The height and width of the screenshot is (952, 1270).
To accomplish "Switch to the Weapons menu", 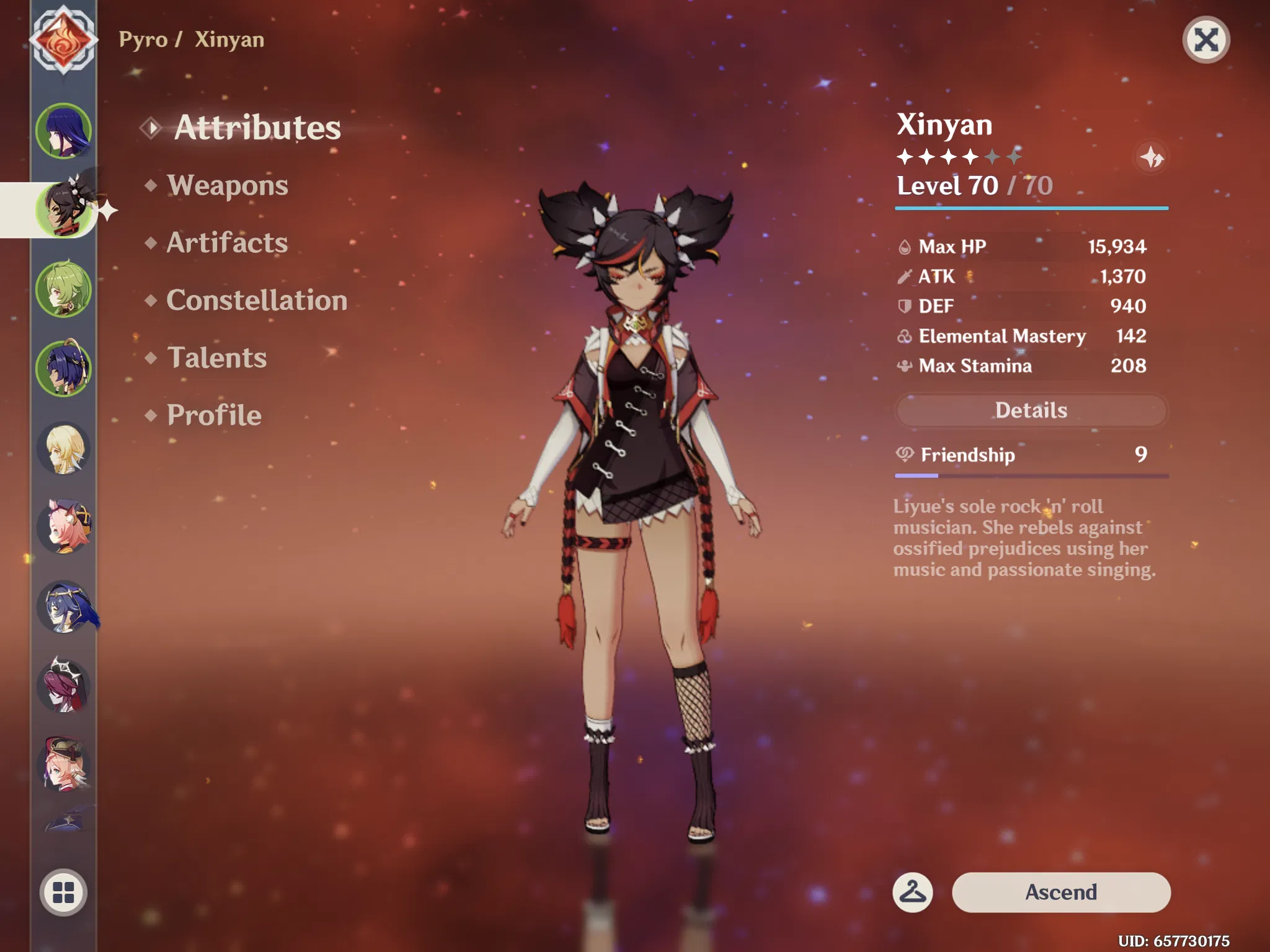I will tap(227, 185).
